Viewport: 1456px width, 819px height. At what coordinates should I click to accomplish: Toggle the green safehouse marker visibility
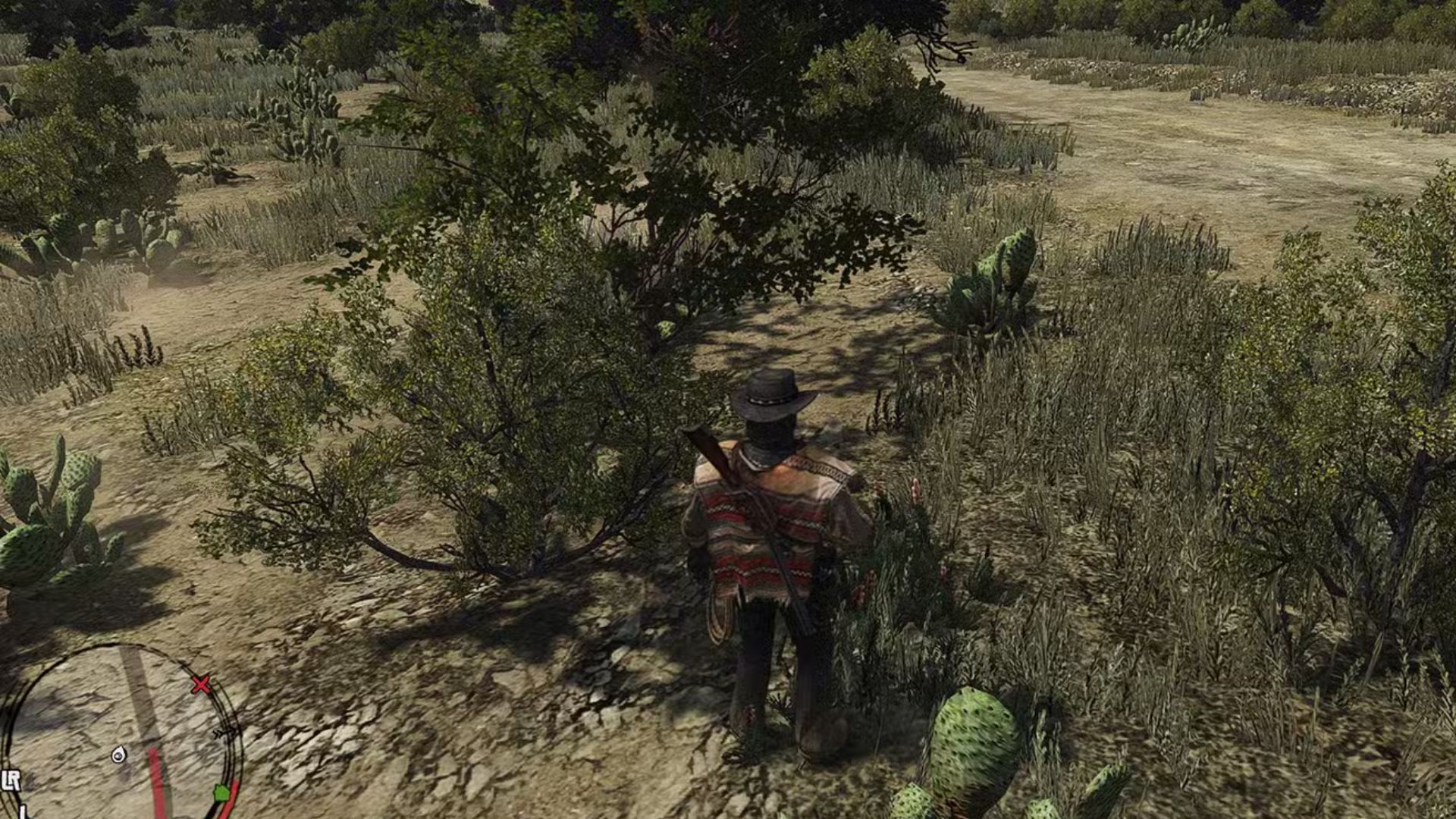(x=221, y=793)
